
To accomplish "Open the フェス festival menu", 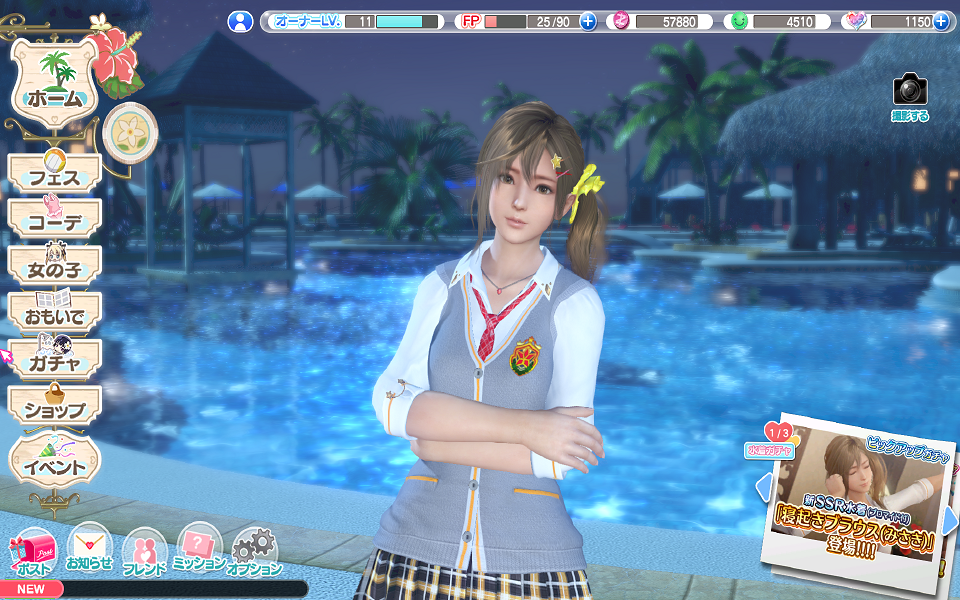I will [x=55, y=174].
